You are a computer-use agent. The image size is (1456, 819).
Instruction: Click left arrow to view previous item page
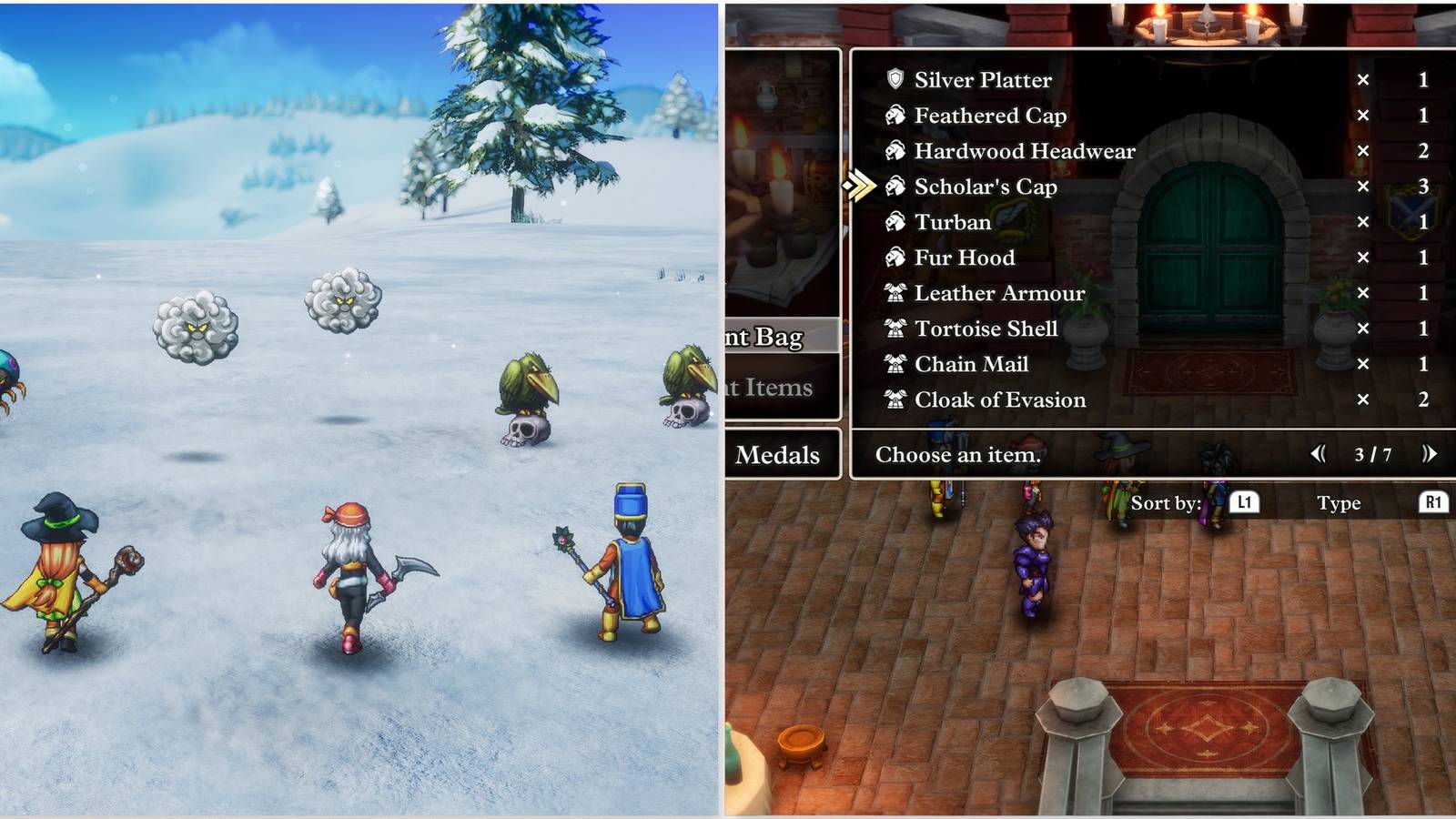tap(1319, 455)
